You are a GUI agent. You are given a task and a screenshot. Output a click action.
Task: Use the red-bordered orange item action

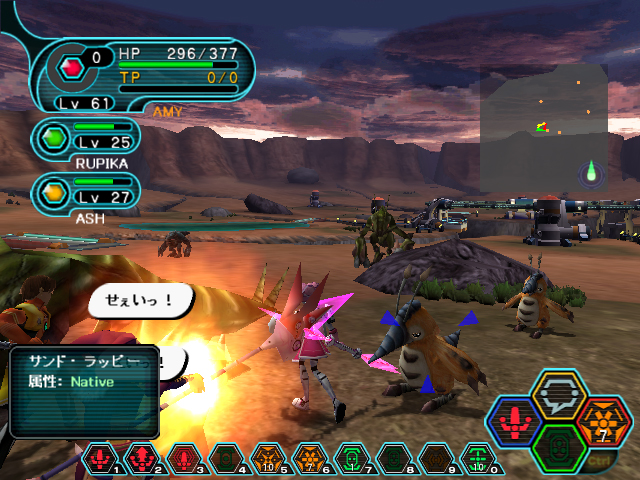tap(602, 420)
